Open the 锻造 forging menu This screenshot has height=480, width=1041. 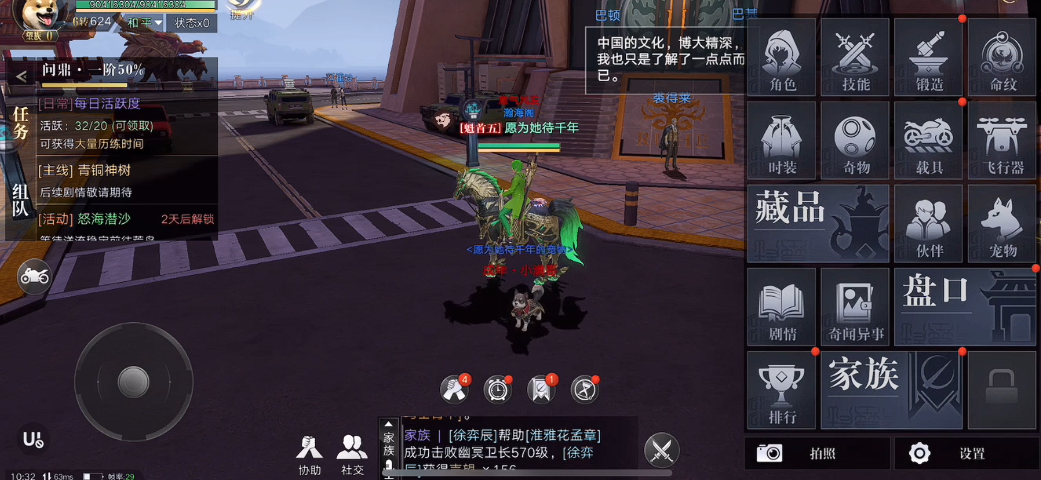[928, 57]
